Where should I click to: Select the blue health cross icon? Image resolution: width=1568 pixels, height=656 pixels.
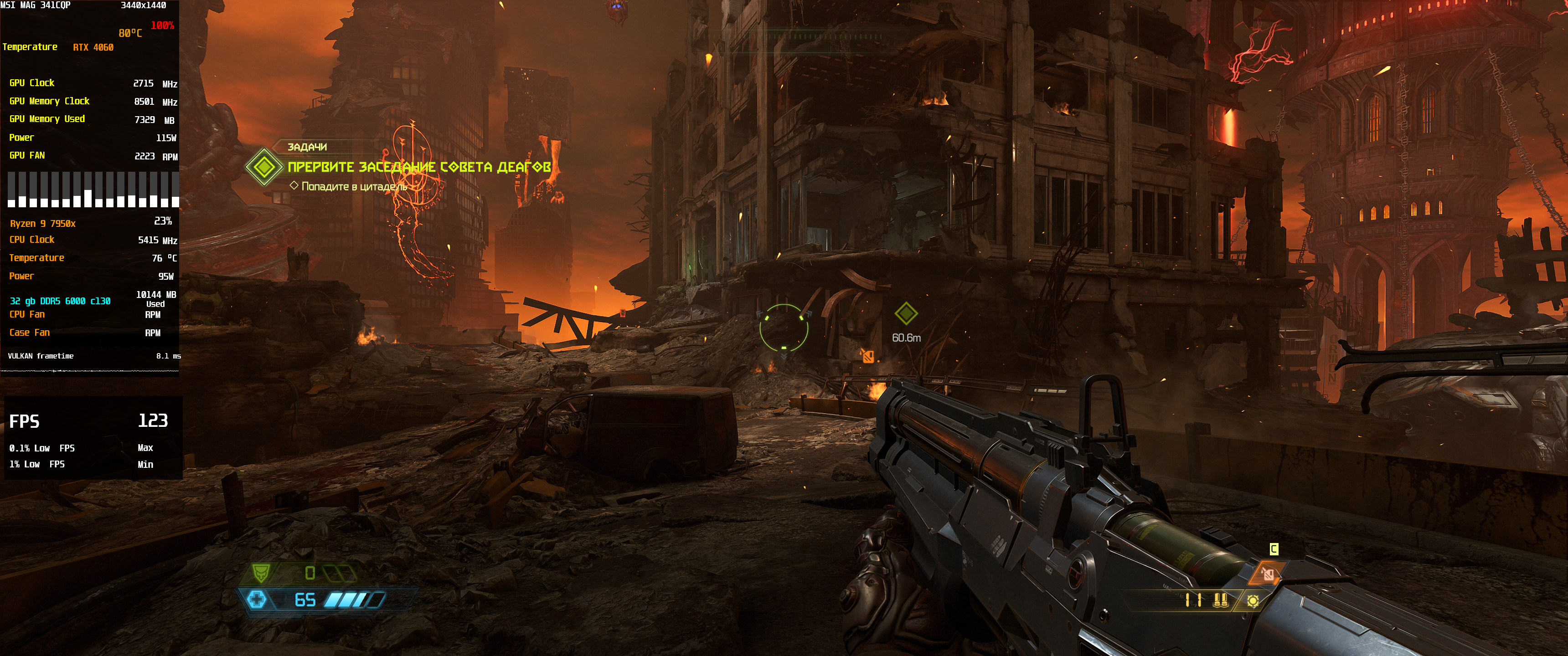click(257, 600)
